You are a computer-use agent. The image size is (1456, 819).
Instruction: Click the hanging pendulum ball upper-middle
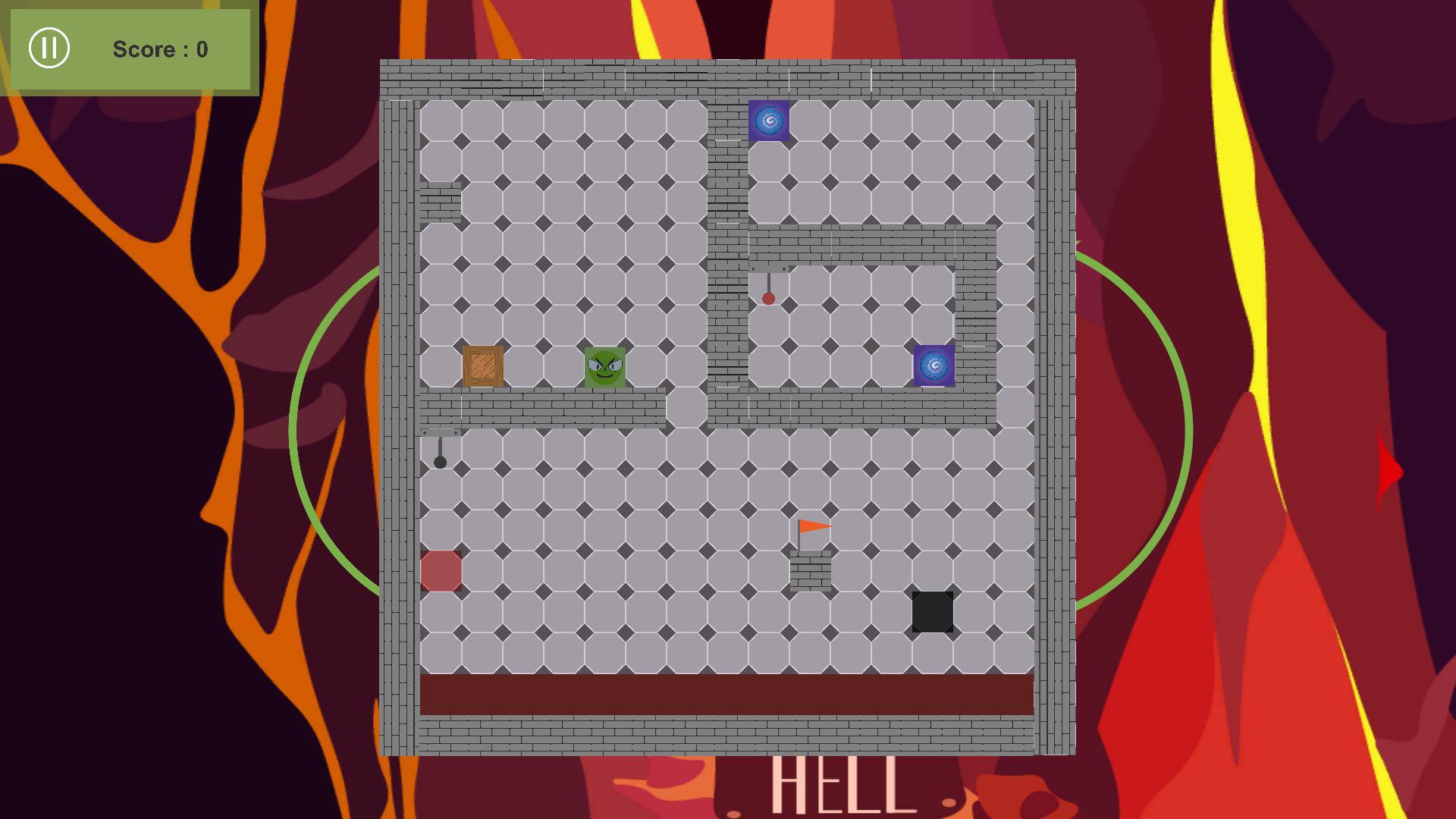pos(767,300)
